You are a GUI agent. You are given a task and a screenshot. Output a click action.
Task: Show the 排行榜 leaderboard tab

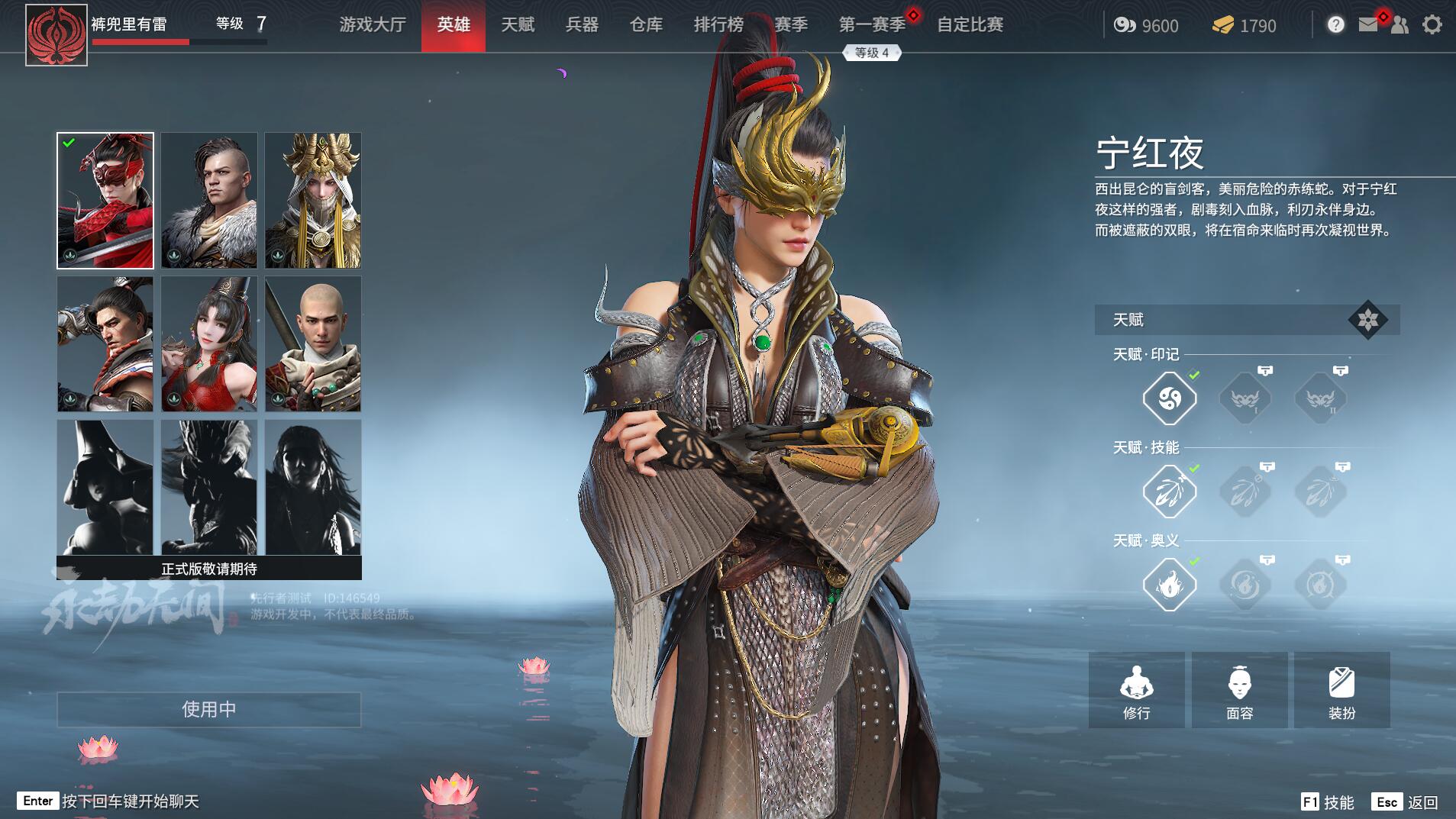(718, 25)
